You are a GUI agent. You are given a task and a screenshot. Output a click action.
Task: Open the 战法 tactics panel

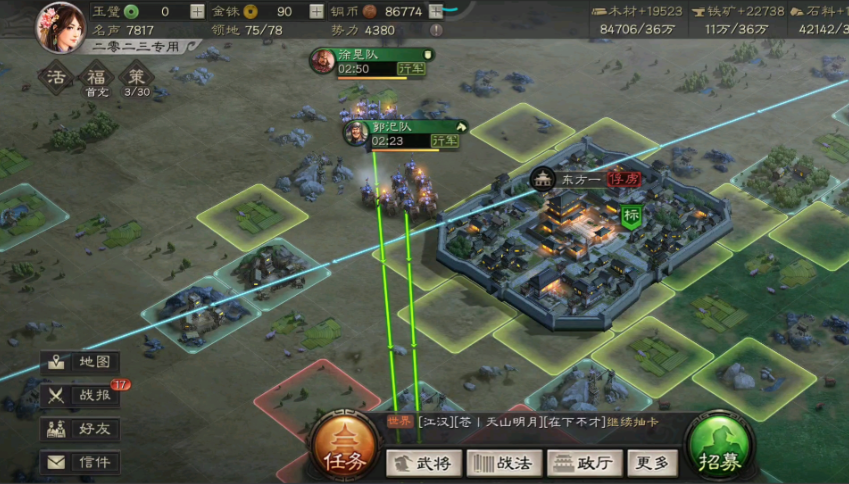click(505, 463)
